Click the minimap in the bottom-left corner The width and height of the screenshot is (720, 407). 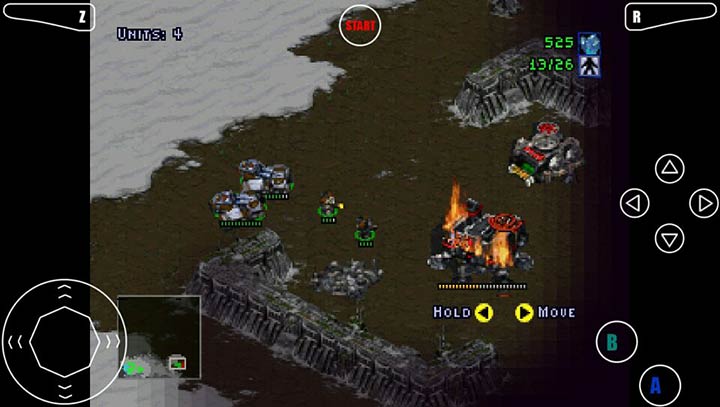[158, 337]
